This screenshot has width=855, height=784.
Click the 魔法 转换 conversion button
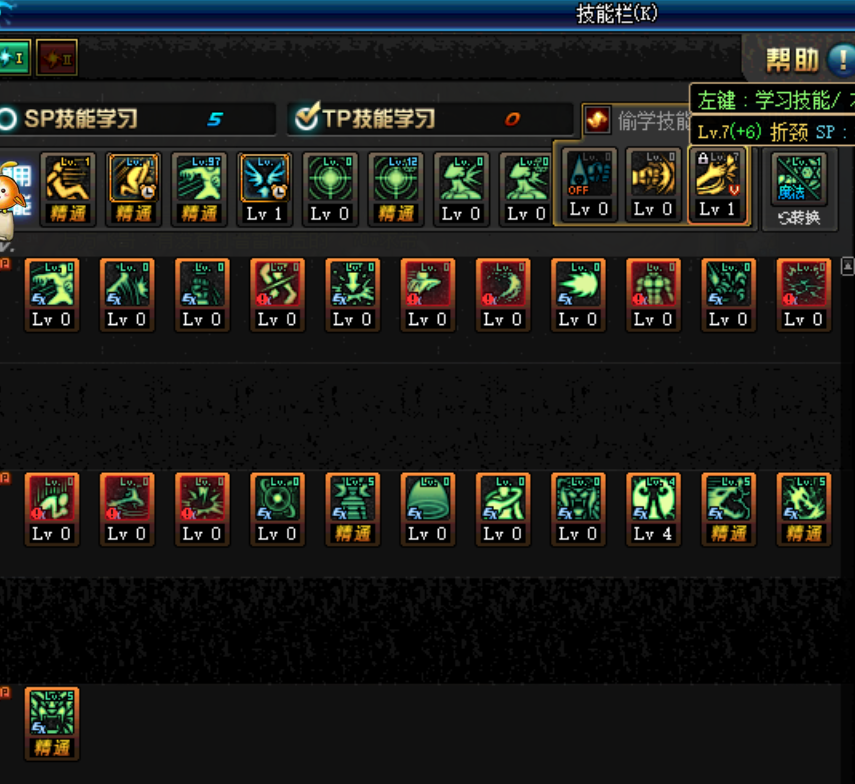pos(799,187)
